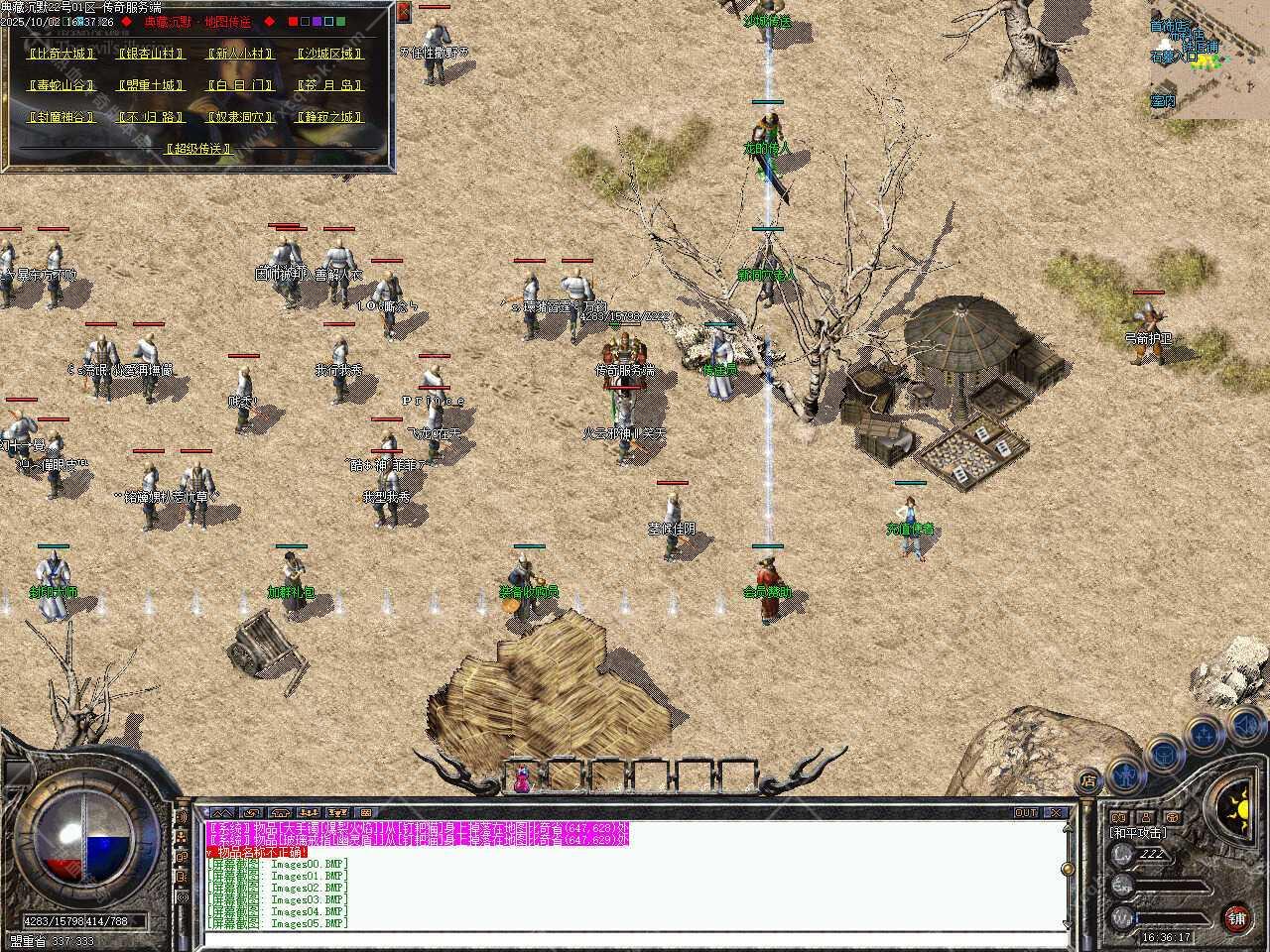1270x952 pixels.
Task: Click the round 店 shop button
Action: (x=1088, y=781)
